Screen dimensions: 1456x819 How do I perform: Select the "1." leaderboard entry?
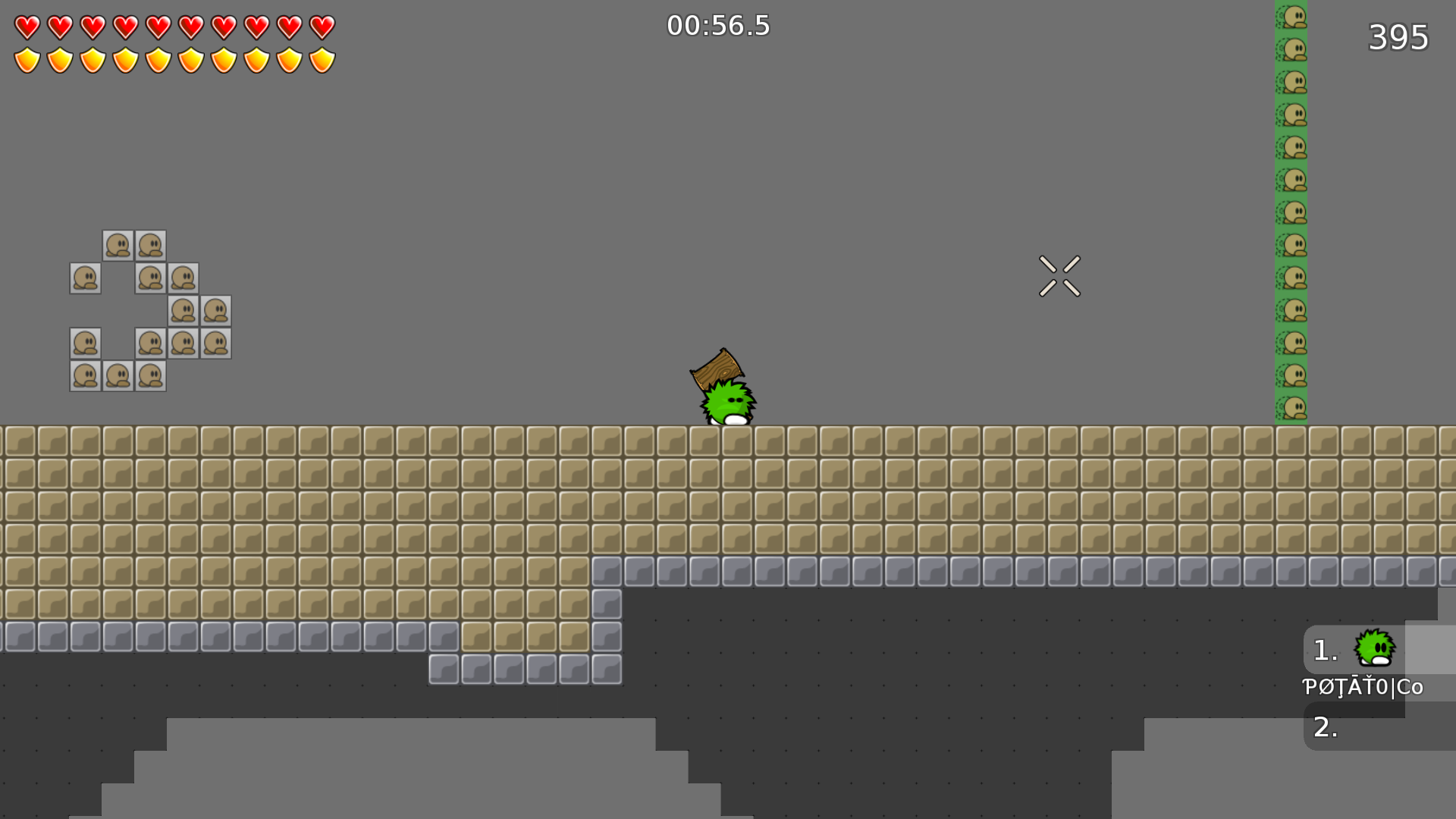pyautogui.click(x=1324, y=648)
